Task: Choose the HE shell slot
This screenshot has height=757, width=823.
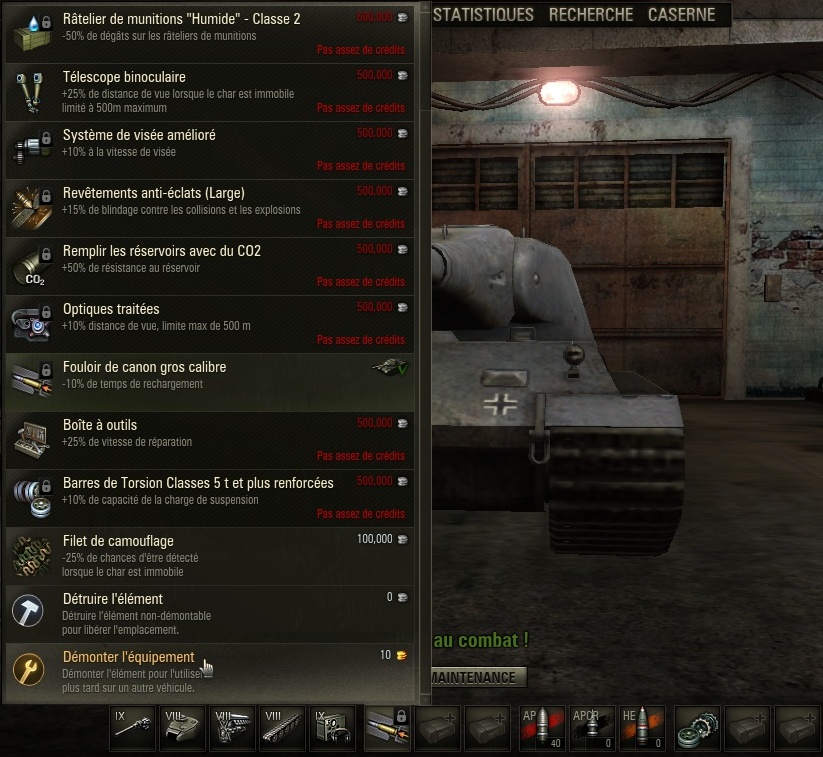Action: pyautogui.click(x=642, y=728)
